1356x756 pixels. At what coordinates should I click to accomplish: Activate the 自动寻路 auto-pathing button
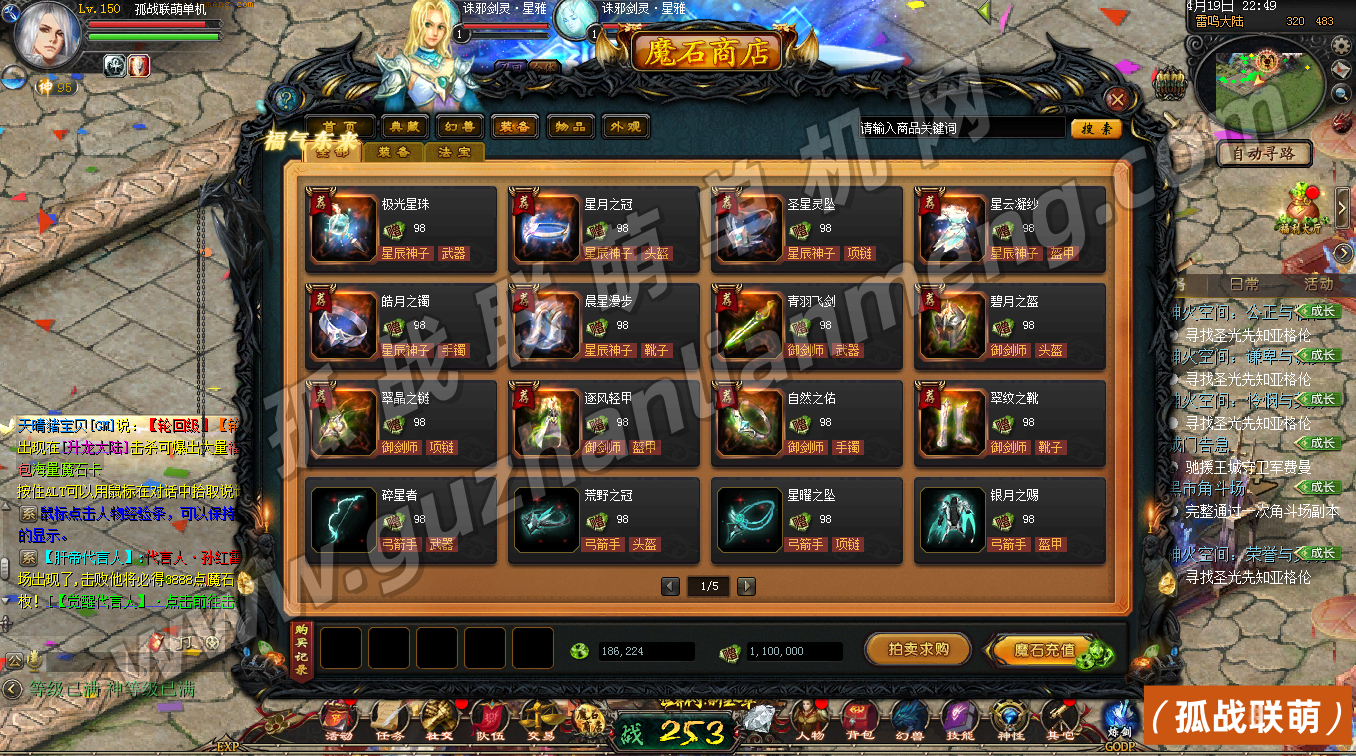click(x=1264, y=154)
